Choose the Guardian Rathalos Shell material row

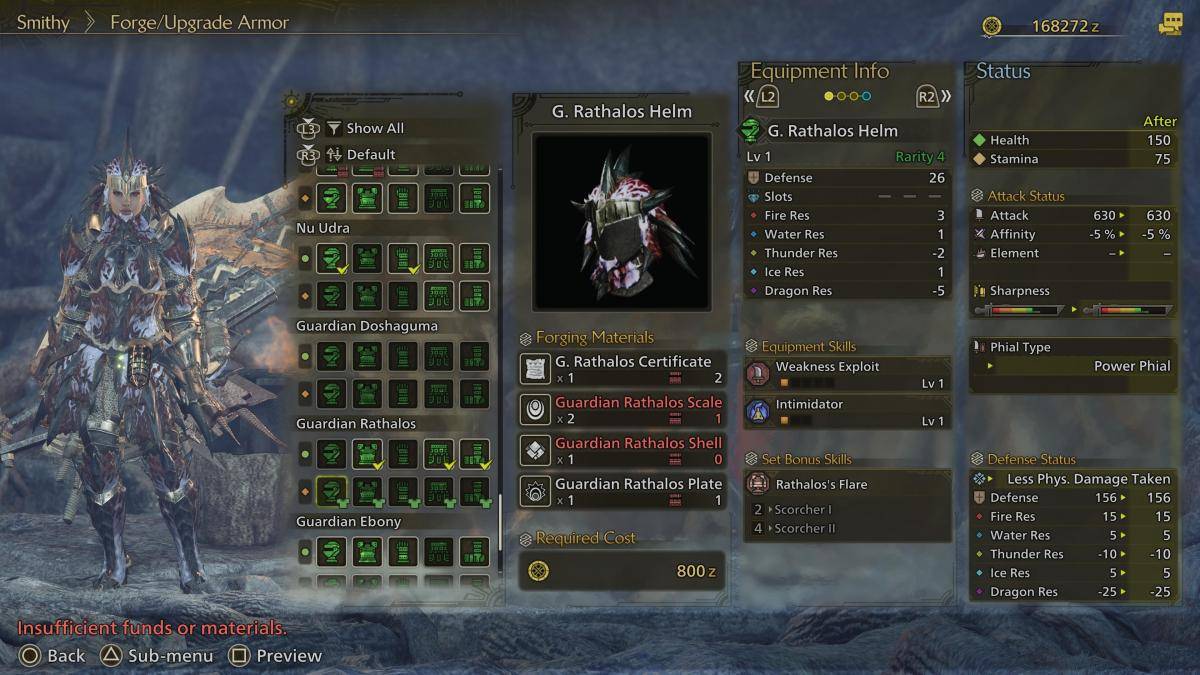(x=621, y=450)
